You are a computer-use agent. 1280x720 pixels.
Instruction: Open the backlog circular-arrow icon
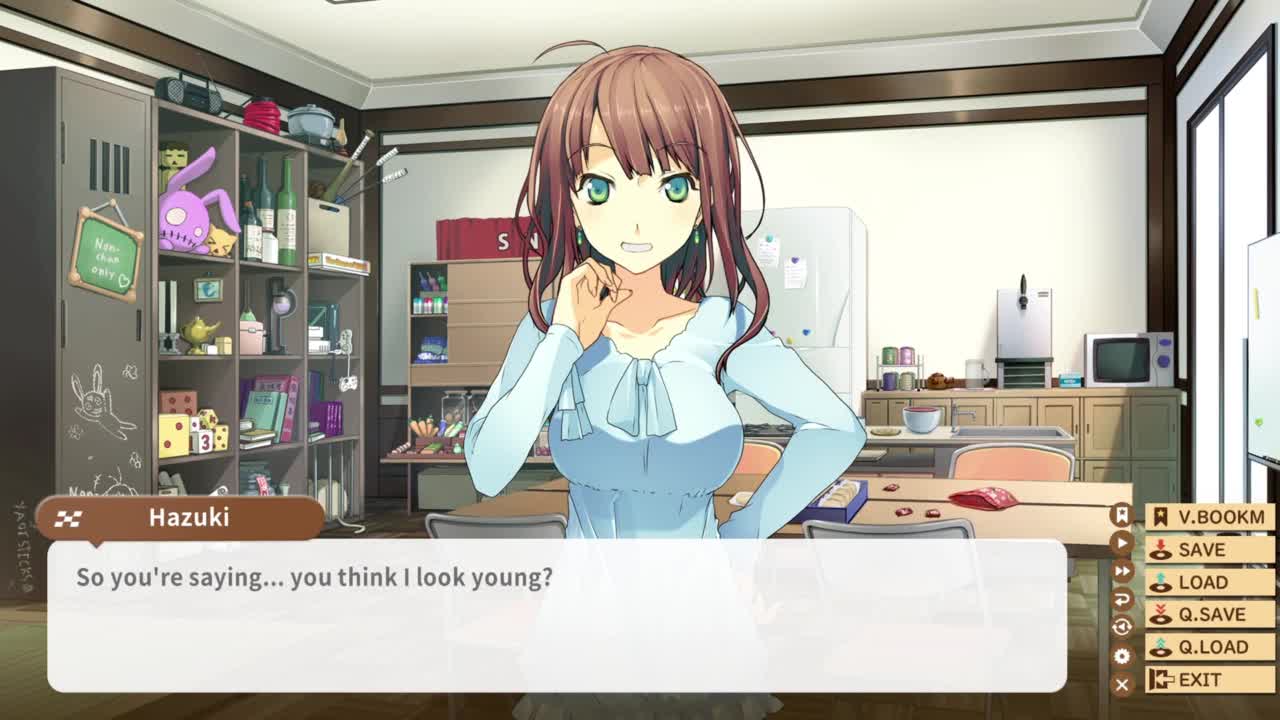click(x=1122, y=627)
